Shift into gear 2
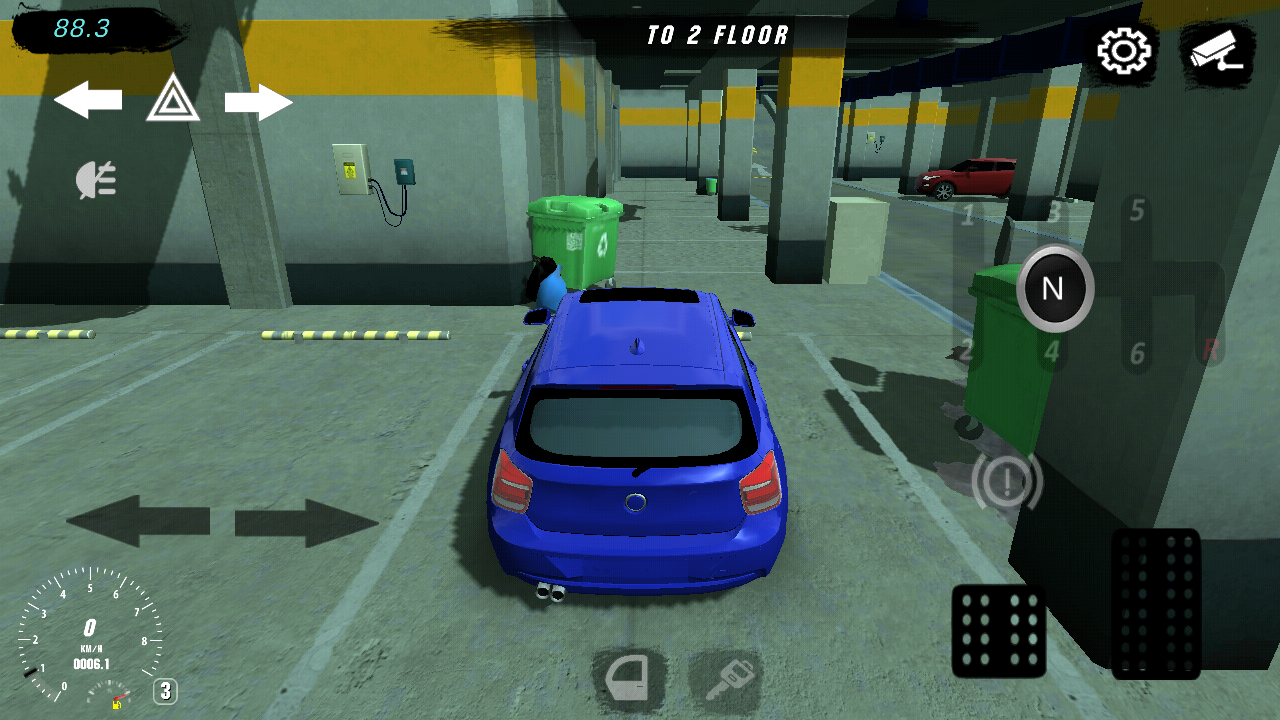The height and width of the screenshot is (720, 1280). [966, 351]
